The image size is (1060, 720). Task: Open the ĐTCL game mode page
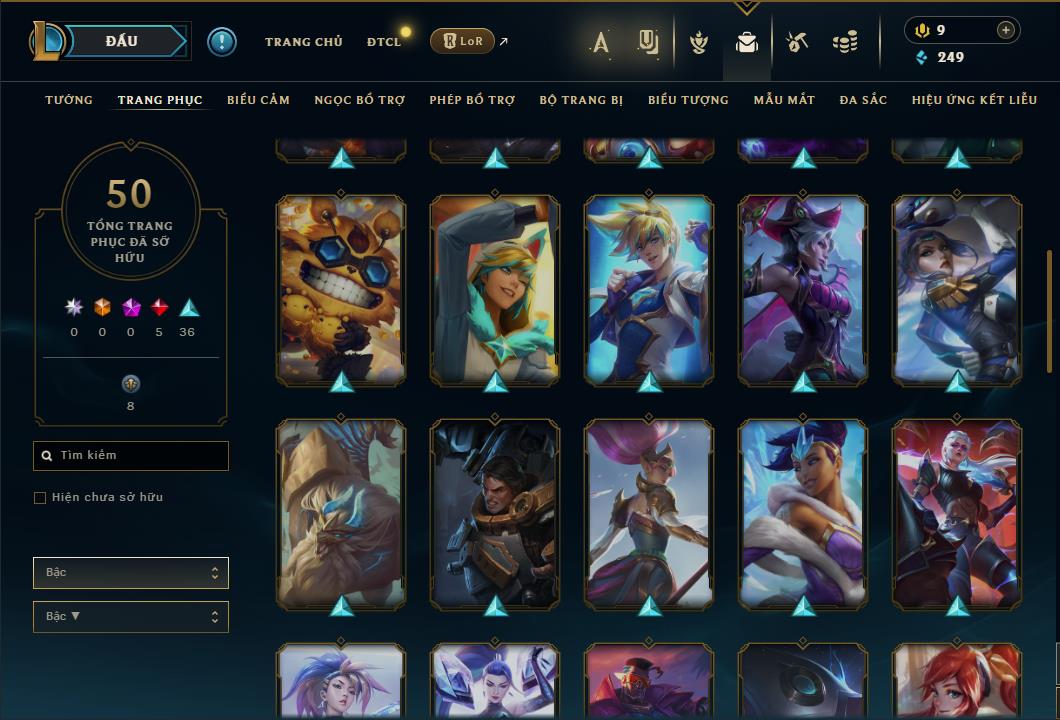click(x=384, y=42)
